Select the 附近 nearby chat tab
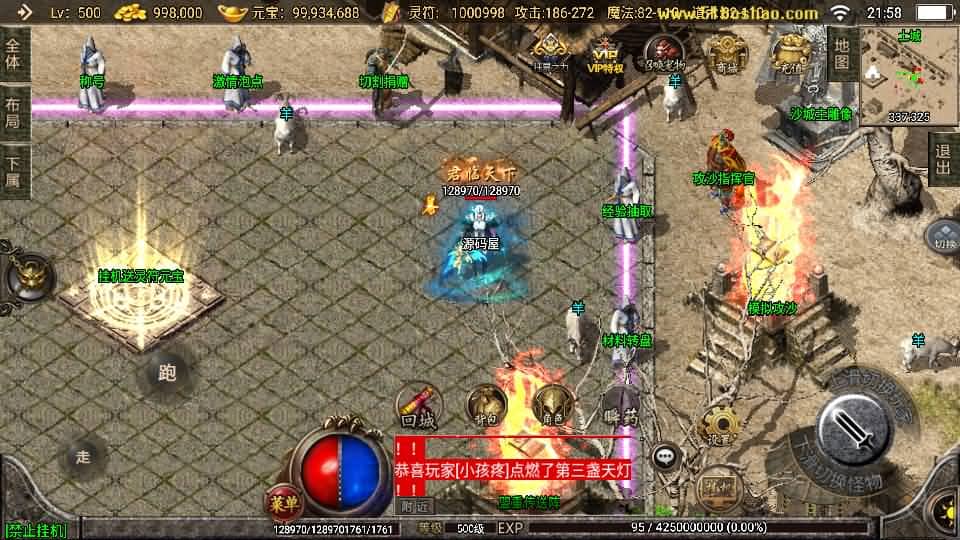The height and width of the screenshot is (540, 960). (414, 507)
